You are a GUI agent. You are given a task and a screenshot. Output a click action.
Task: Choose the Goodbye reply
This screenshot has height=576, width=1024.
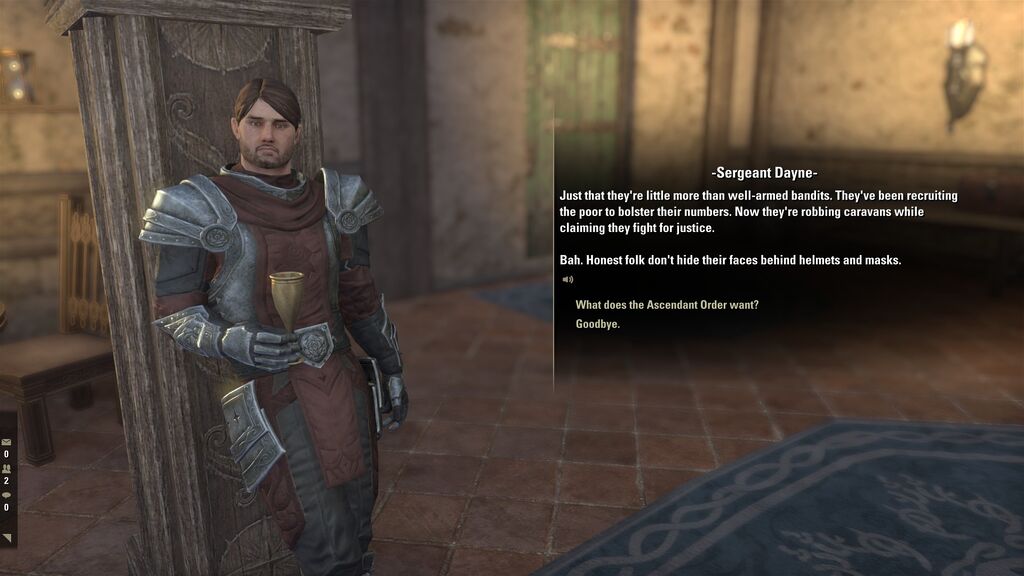[598, 324]
